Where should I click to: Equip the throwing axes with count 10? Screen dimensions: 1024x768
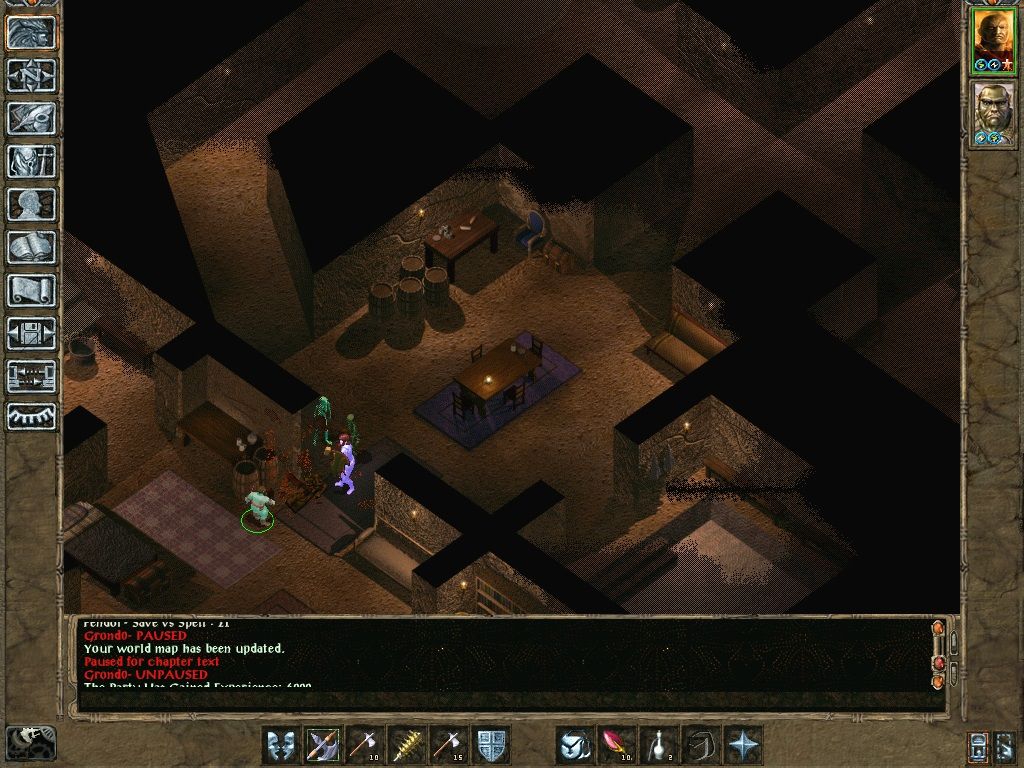[365, 745]
